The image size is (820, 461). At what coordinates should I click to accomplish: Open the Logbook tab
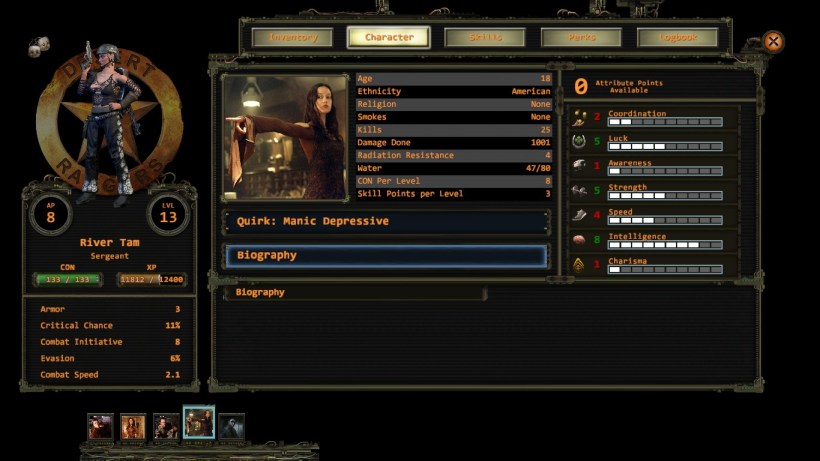pyautogui.click(x=677, y=38)
